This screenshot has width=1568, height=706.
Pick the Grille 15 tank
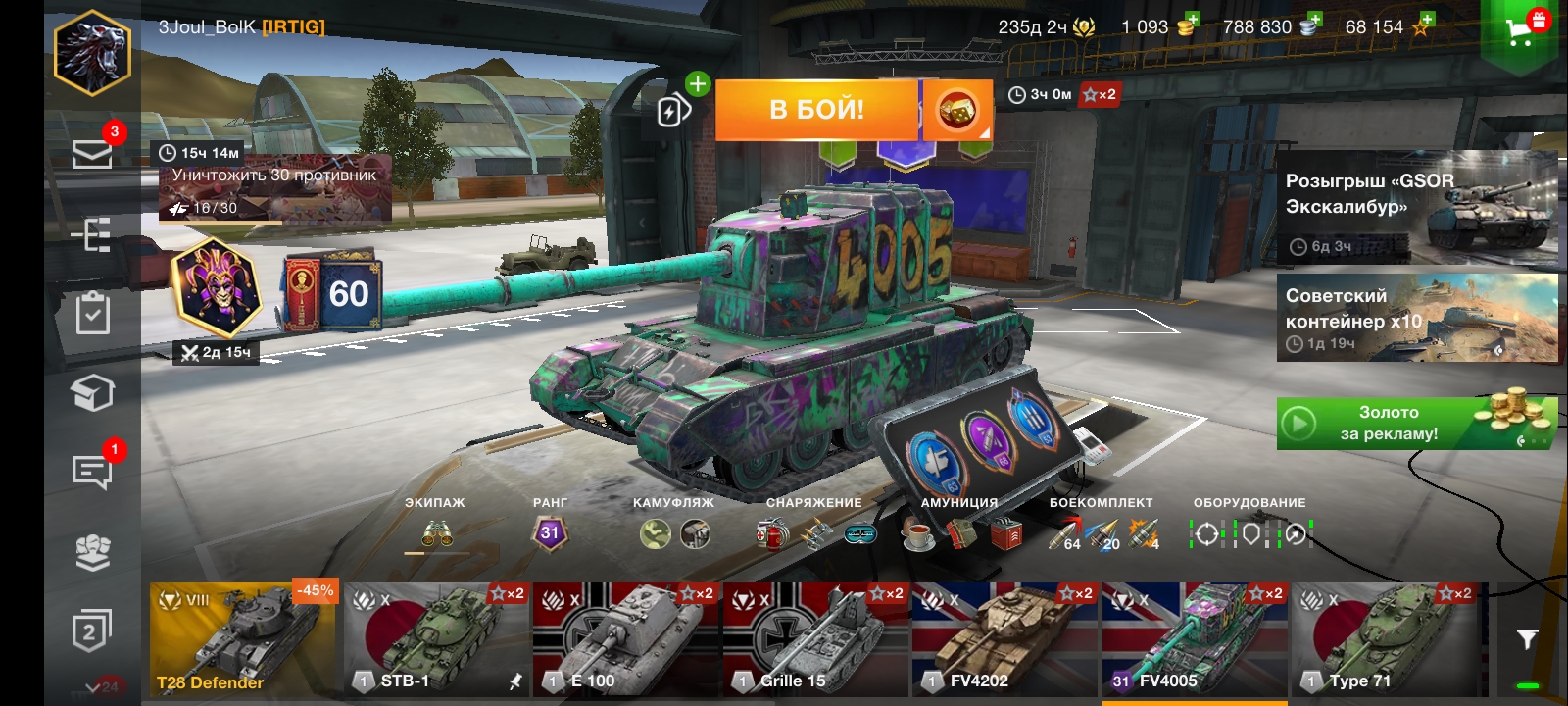(x=815, y=639)
